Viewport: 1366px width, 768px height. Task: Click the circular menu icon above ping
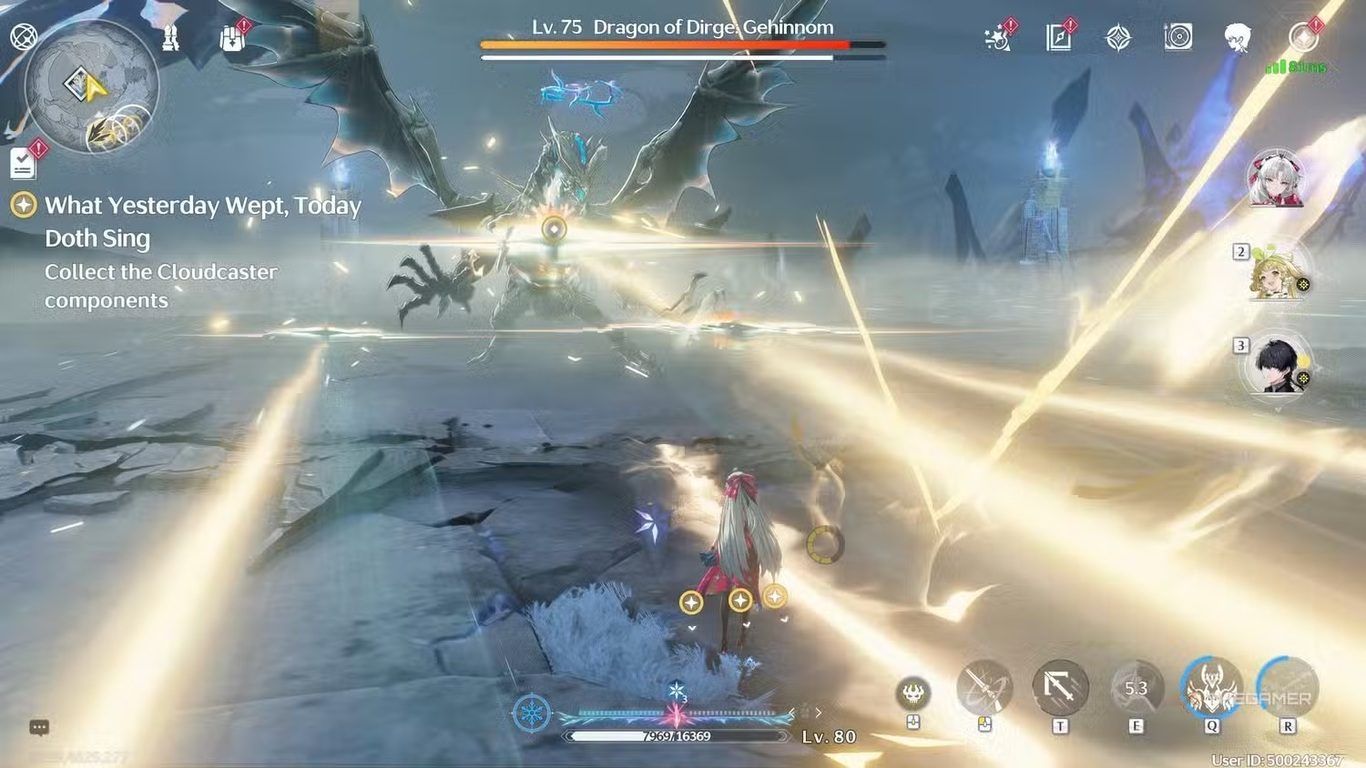coord(1303,37)
